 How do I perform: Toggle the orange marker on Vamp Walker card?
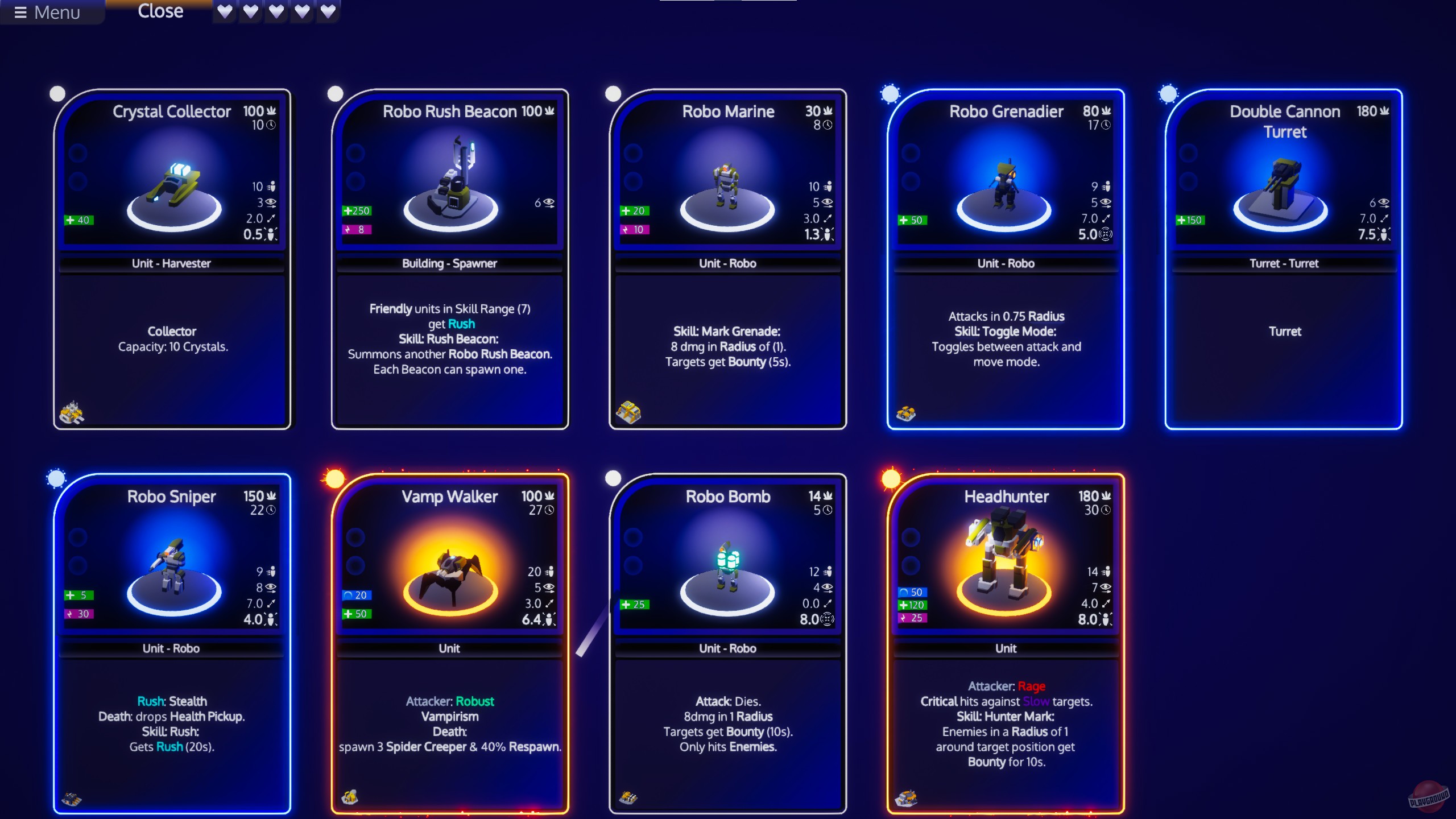click(x=336, y=478)
